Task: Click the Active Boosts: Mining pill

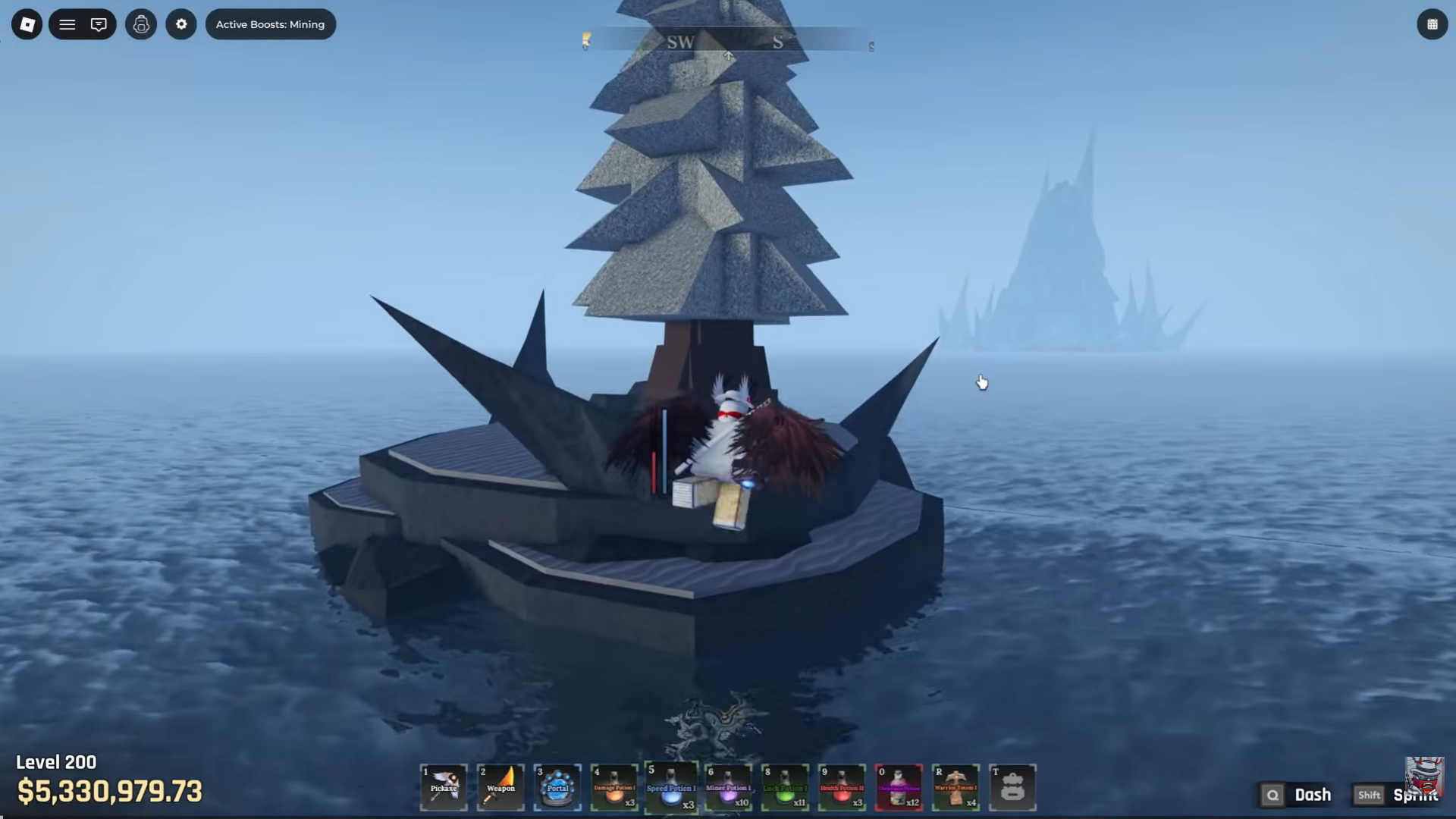Action: click(270, 24)
